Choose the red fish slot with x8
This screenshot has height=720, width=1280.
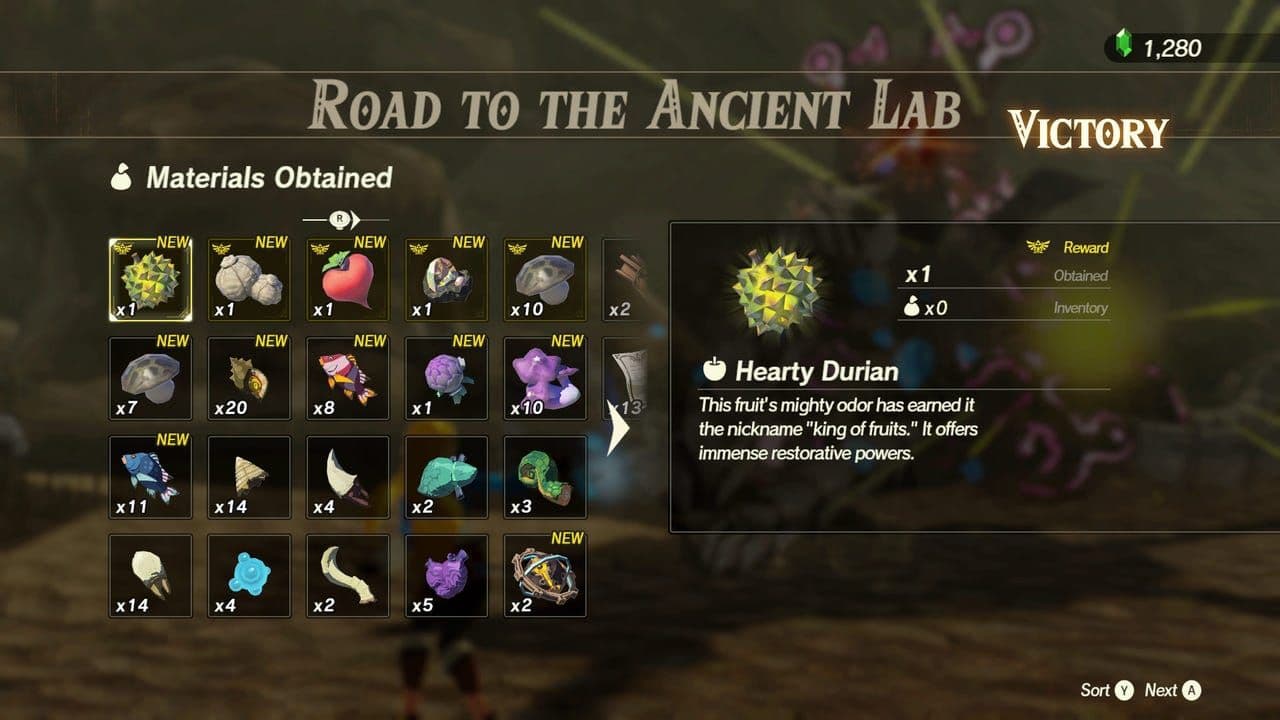tap(348, 378)
